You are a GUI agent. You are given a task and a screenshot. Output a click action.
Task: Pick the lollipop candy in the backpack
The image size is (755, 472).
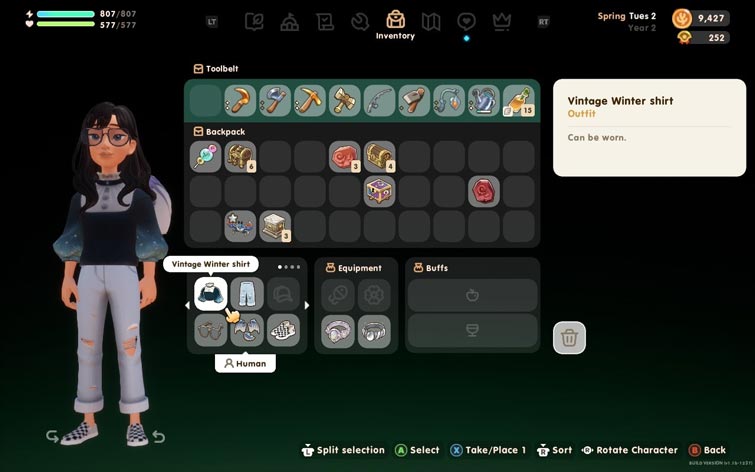[205, 156]
